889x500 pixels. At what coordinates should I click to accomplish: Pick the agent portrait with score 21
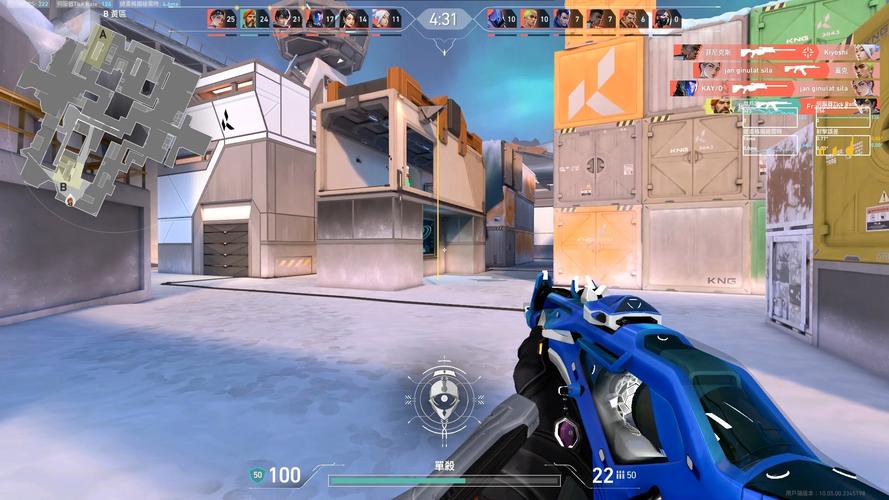pyautogui.click(x=282, y=18)
